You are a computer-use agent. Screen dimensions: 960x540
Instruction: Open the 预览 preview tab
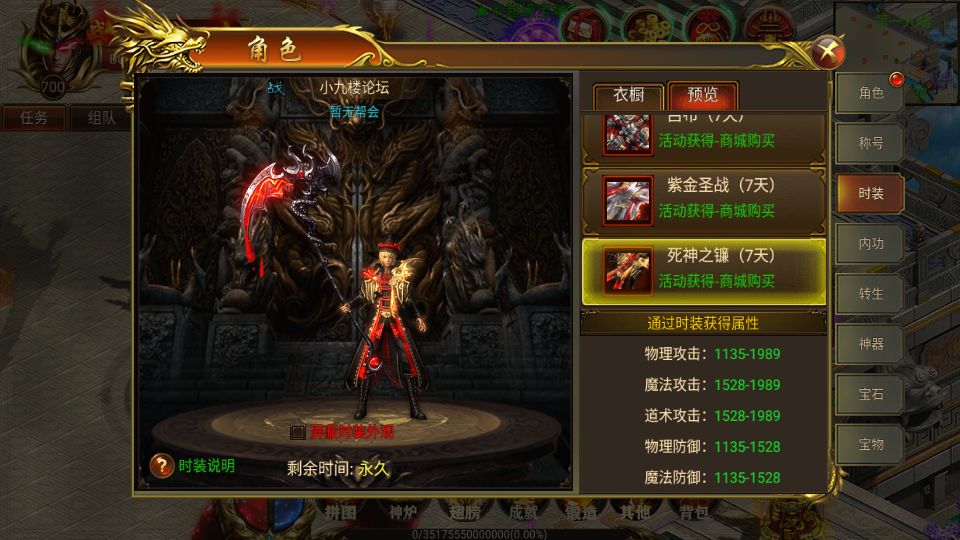[x=702, y=97]
